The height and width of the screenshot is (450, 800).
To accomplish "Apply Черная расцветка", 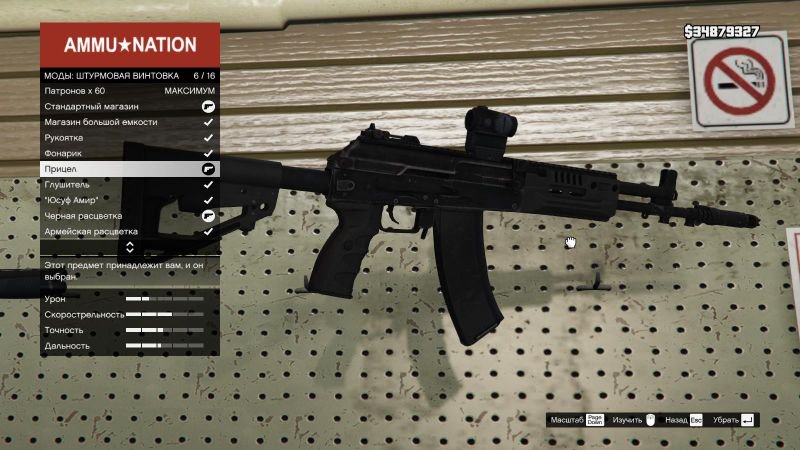I will (x=130, y=216).
